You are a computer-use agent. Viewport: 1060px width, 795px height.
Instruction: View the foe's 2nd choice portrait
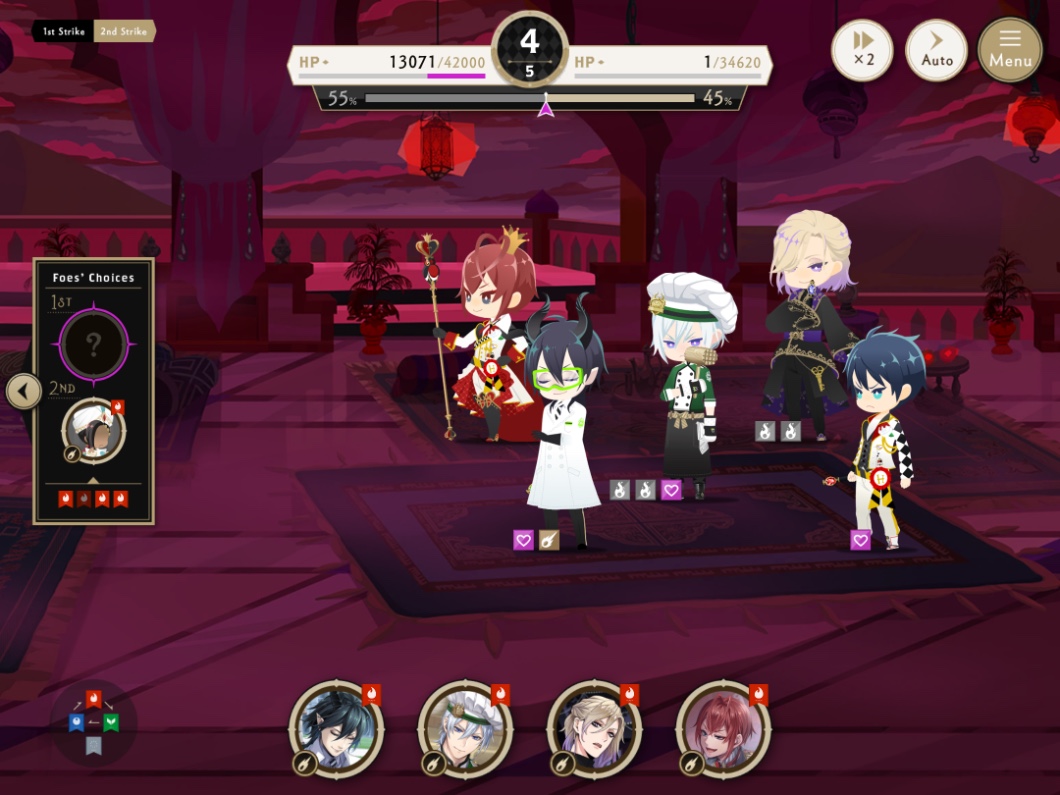click(x=94, y=431)
